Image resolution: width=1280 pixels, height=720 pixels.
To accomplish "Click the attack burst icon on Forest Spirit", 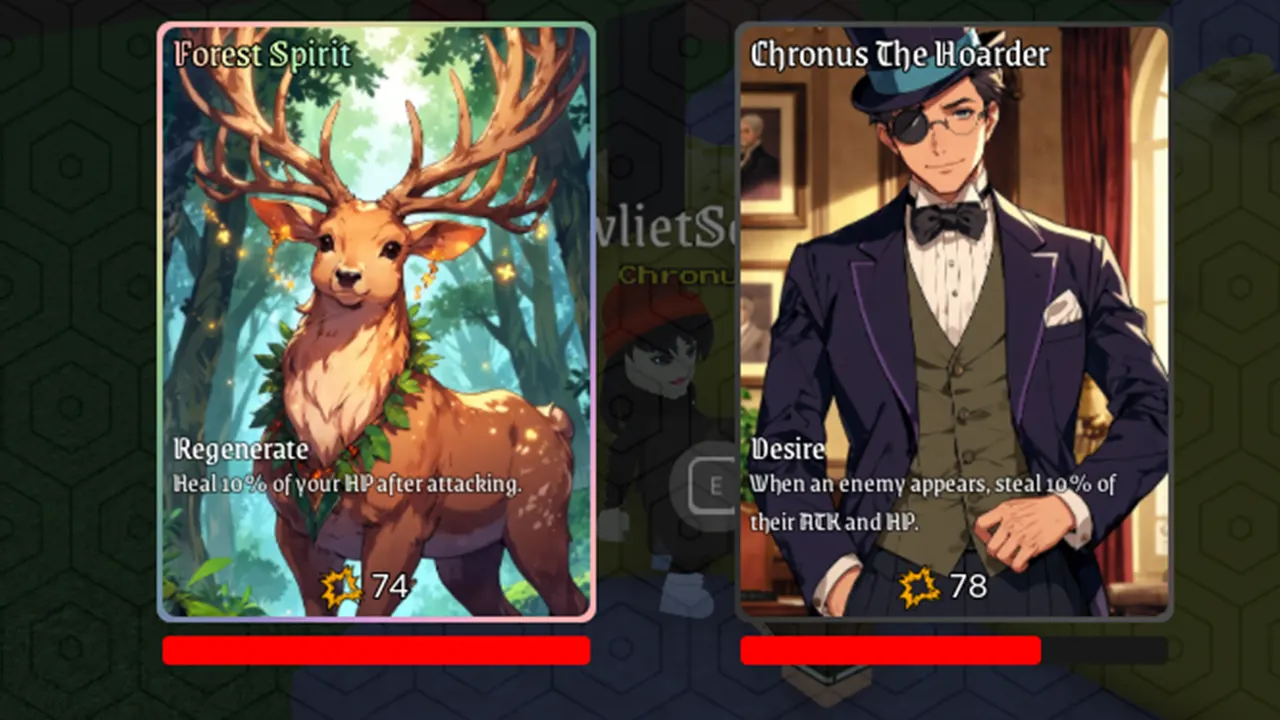I will click(343, 586).
